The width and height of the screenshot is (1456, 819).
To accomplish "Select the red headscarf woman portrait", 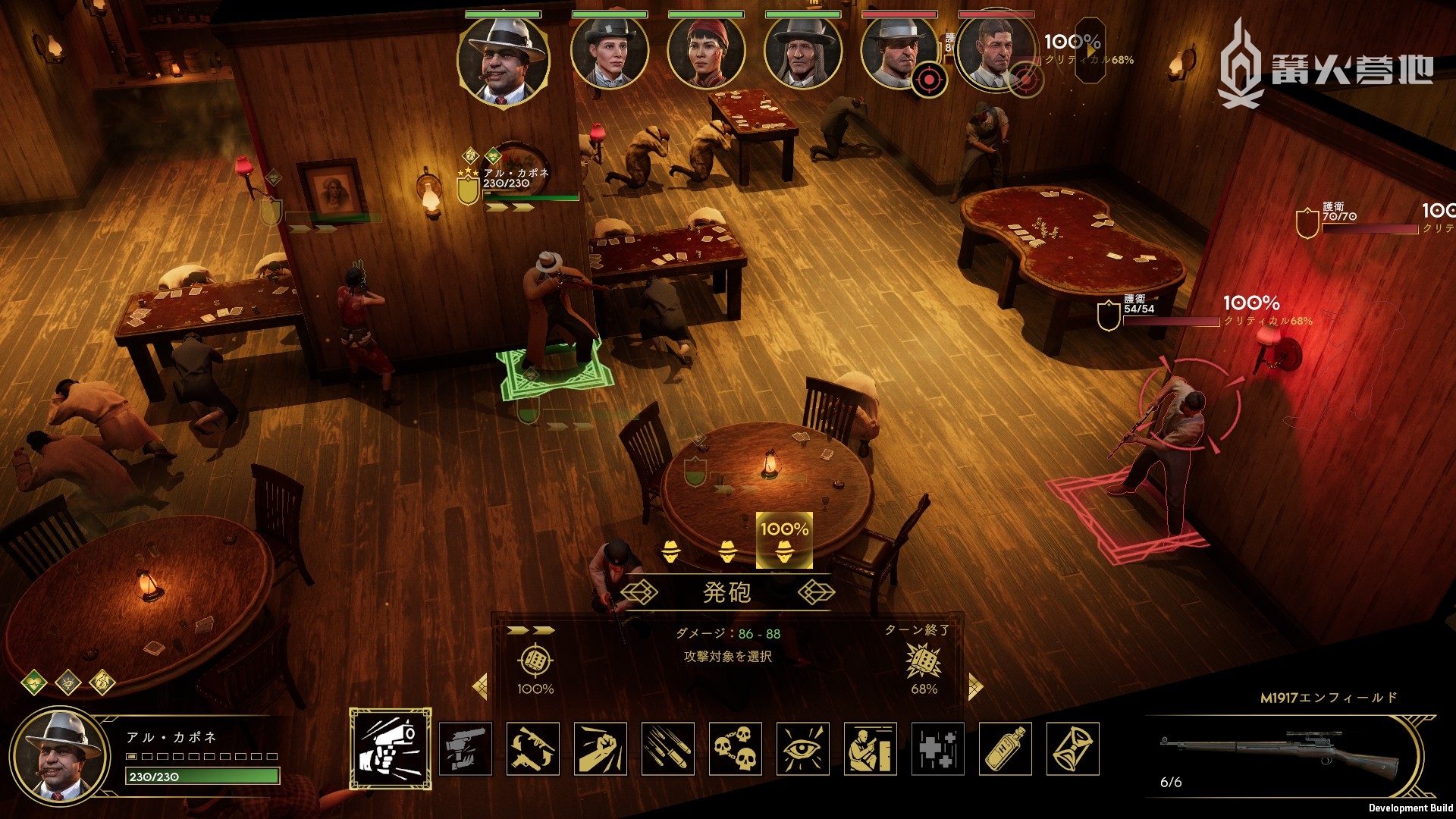I will tap(705, 53).
